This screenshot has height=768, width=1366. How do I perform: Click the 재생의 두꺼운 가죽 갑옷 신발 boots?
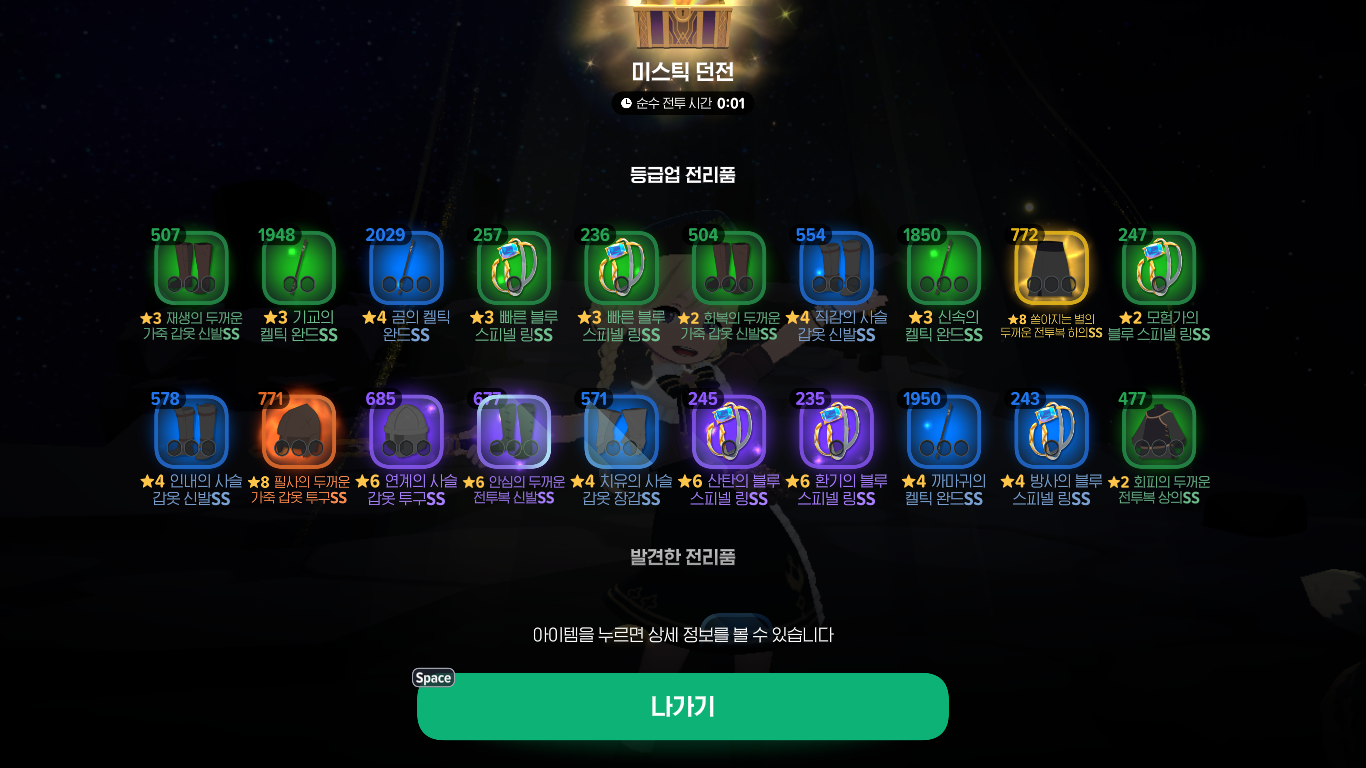point(191,268)
